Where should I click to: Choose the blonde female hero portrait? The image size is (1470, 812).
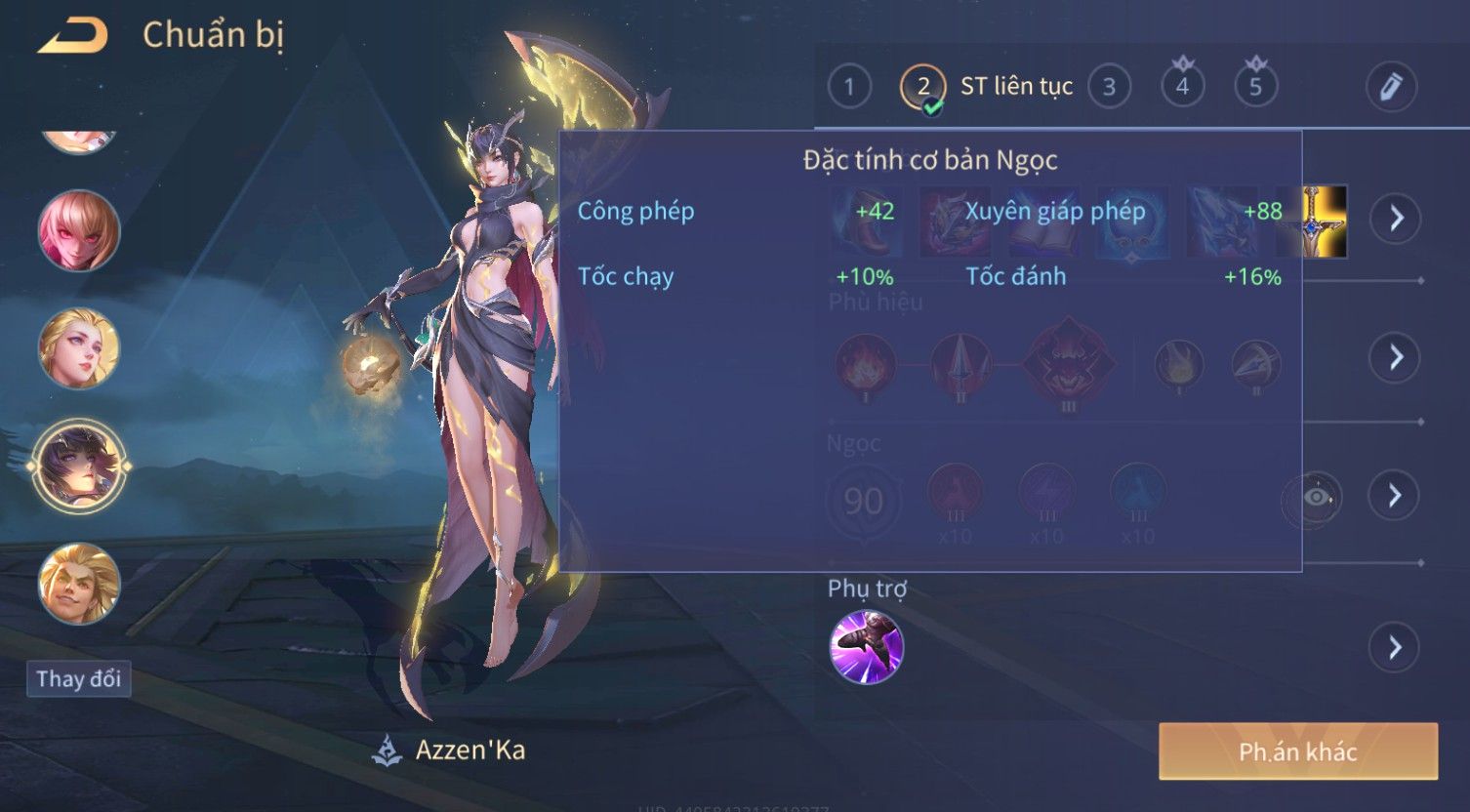point(78,348)
